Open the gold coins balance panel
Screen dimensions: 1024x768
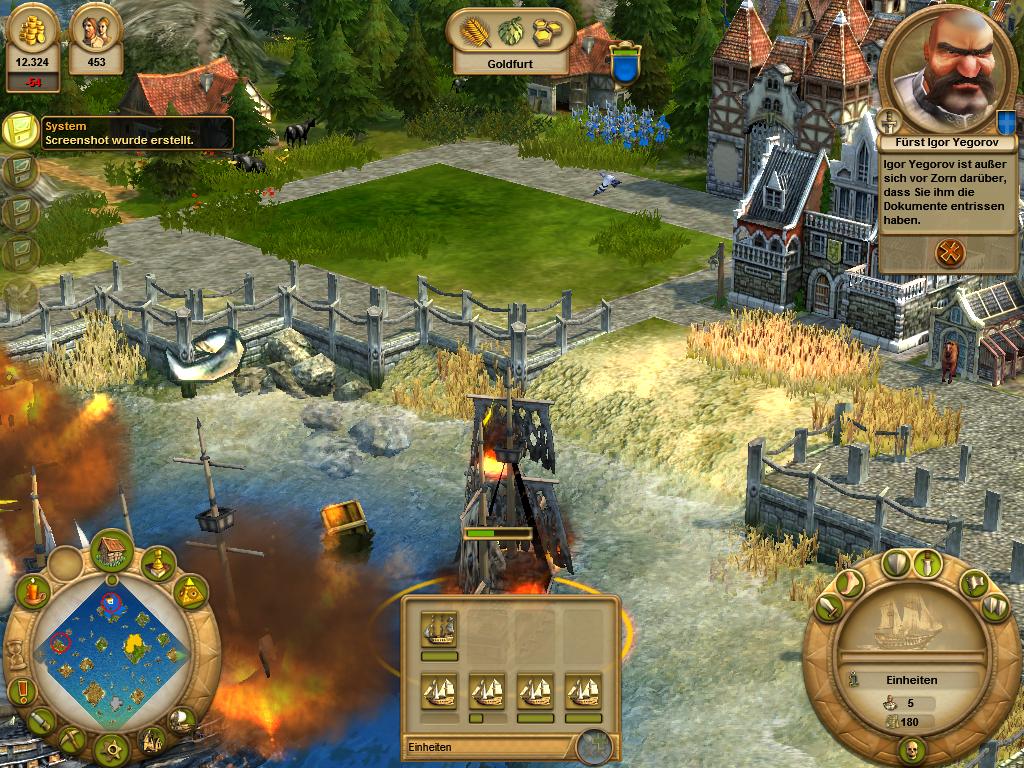click(32, 40)
